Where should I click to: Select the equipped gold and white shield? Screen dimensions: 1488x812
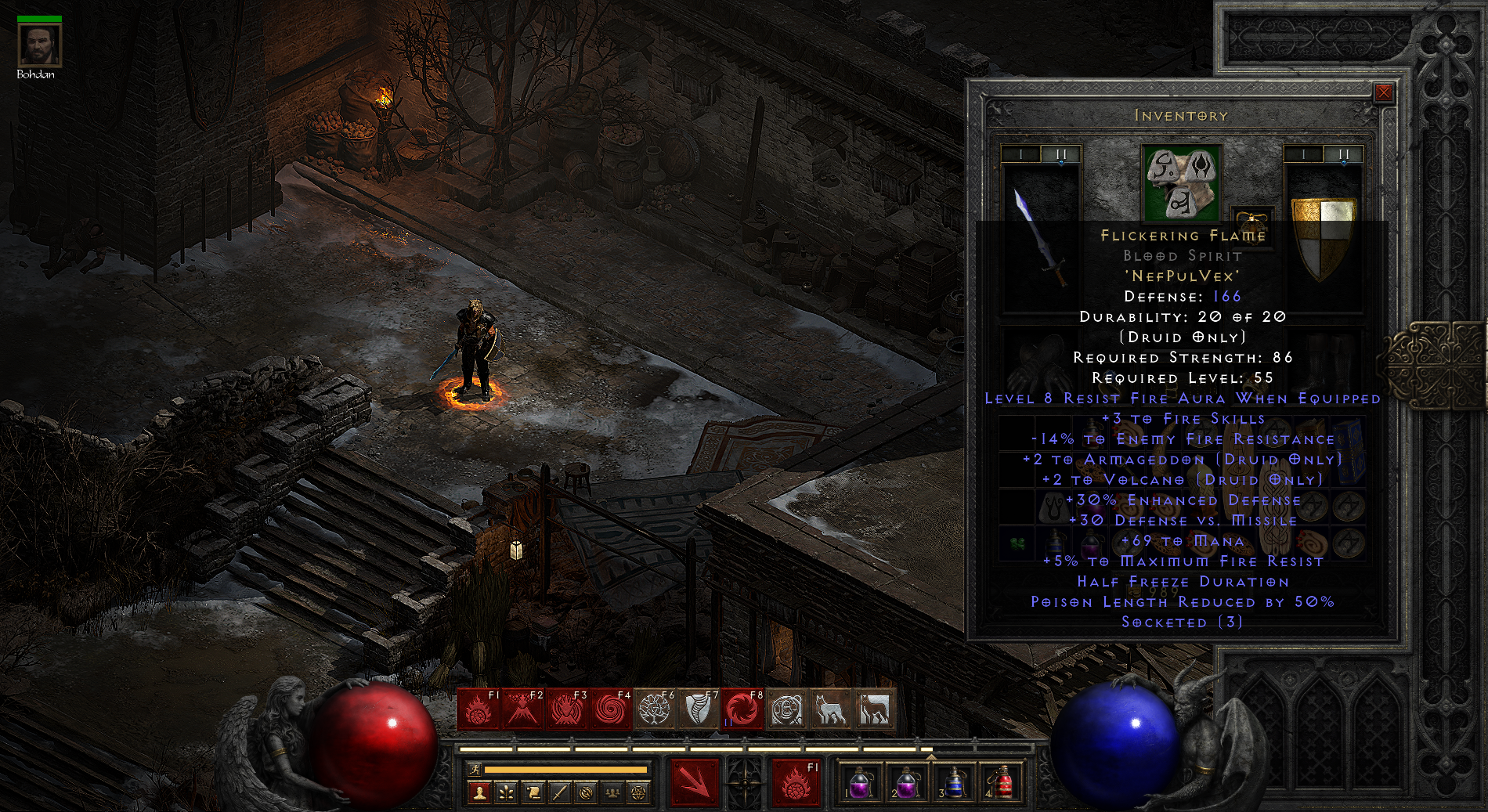coord(1324,236)
